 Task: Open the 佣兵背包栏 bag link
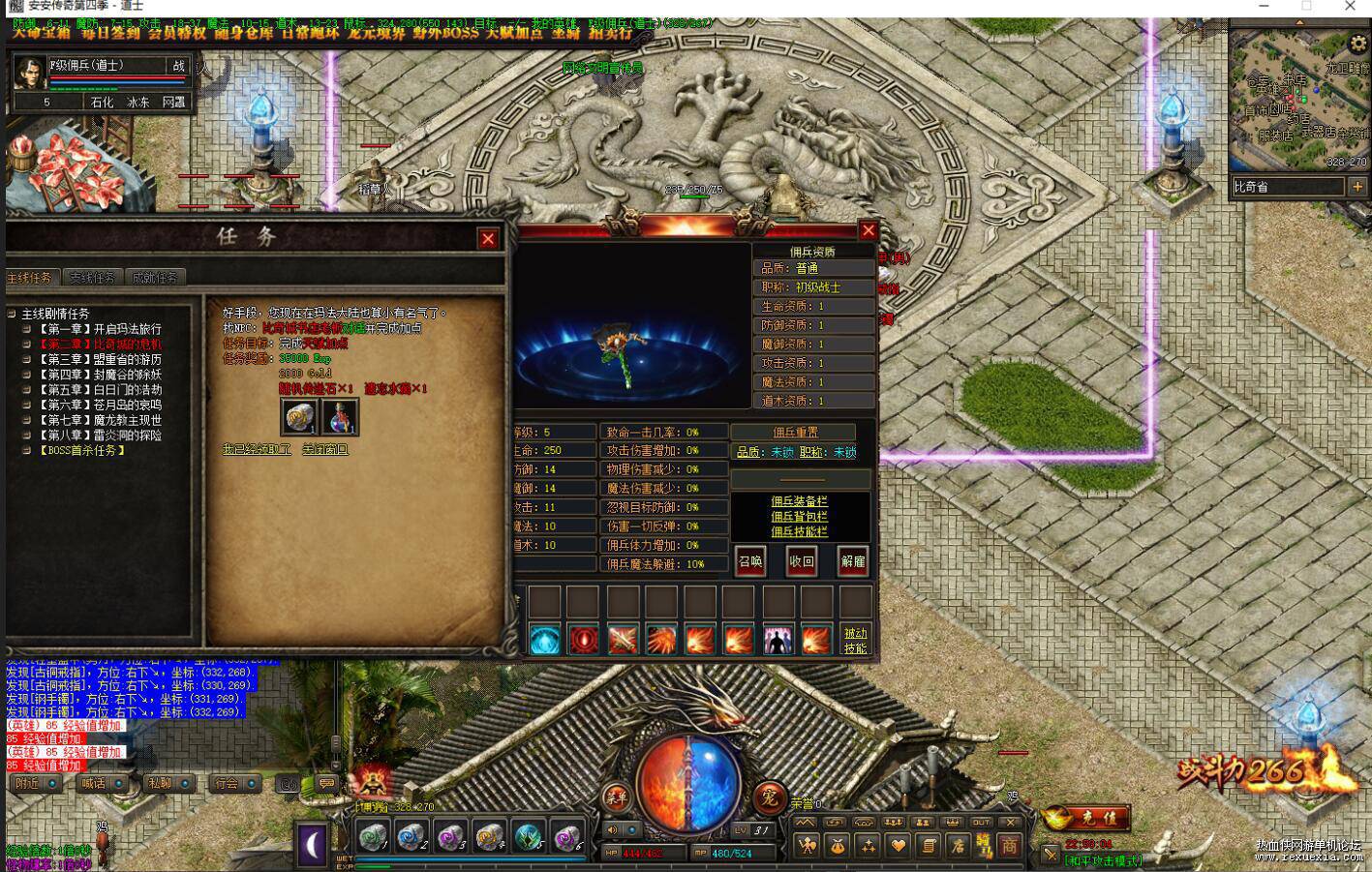tap(799, 517)
